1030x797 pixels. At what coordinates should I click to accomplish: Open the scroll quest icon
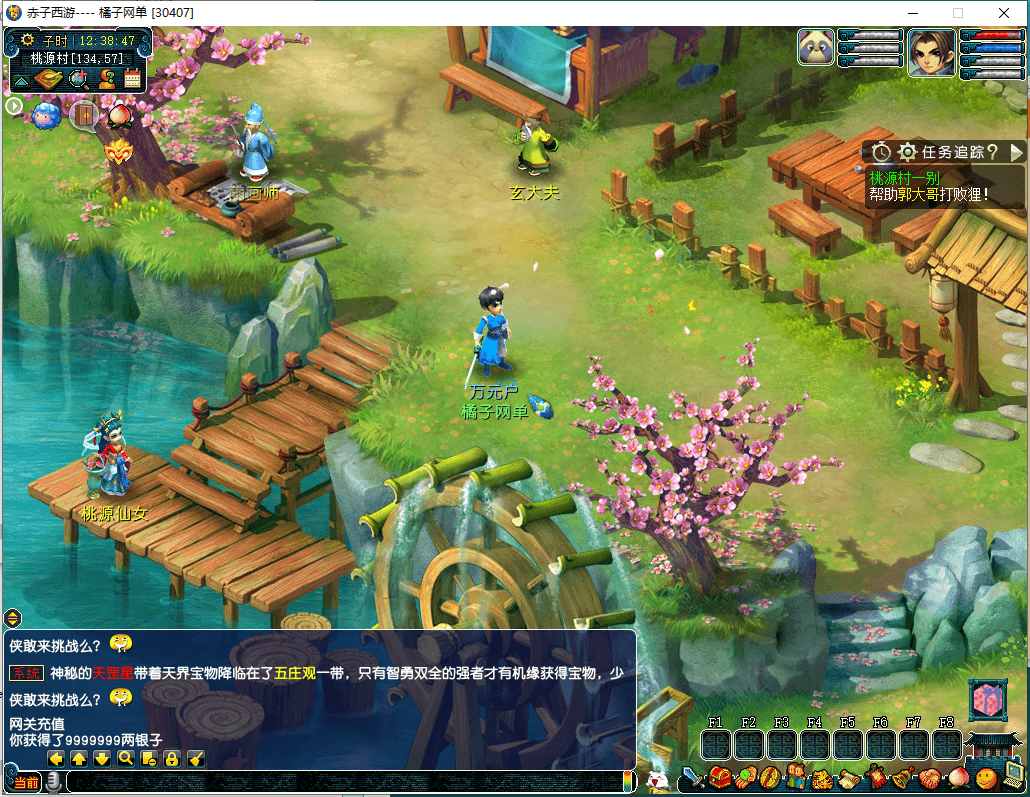[849, 777]
